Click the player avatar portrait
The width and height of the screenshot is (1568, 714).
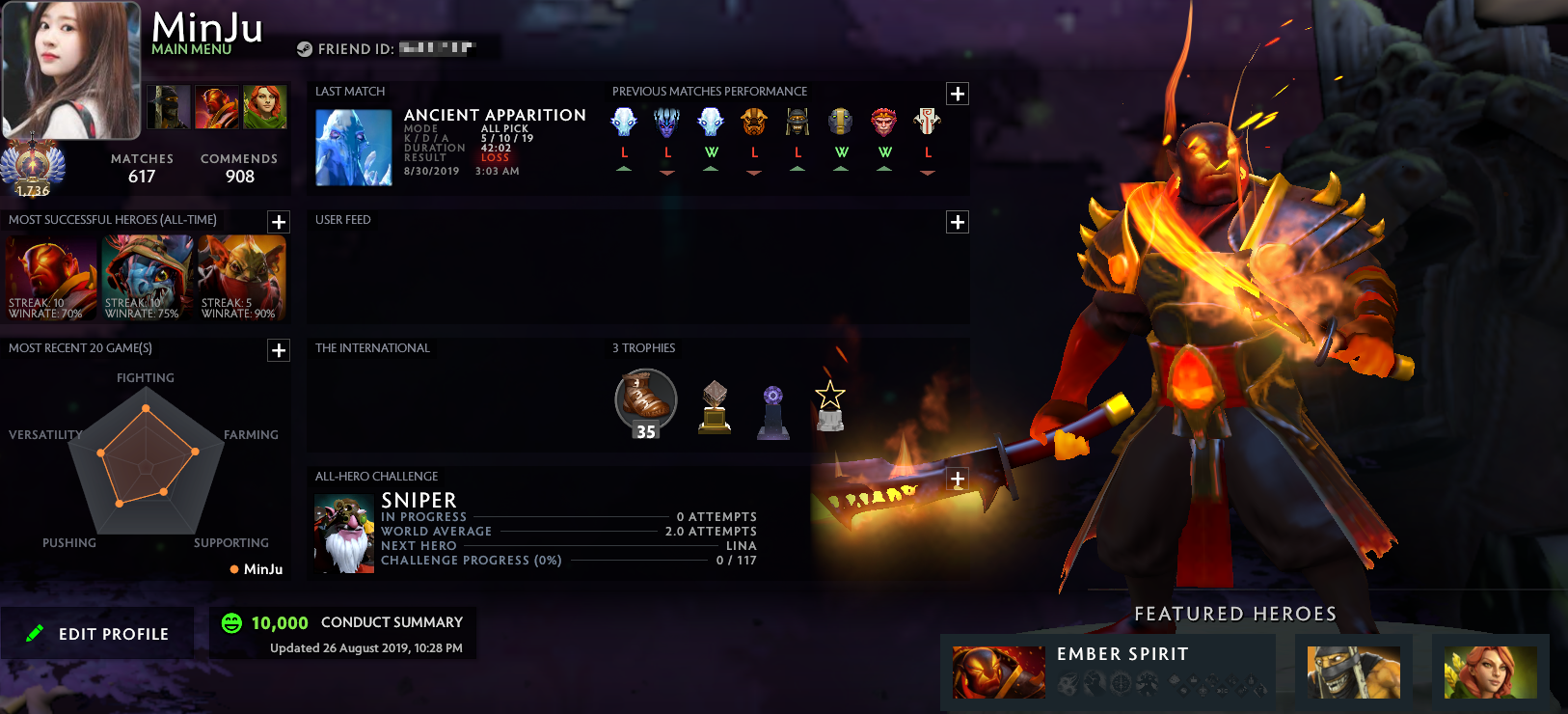pyautogui.click(x=71, y=70)
